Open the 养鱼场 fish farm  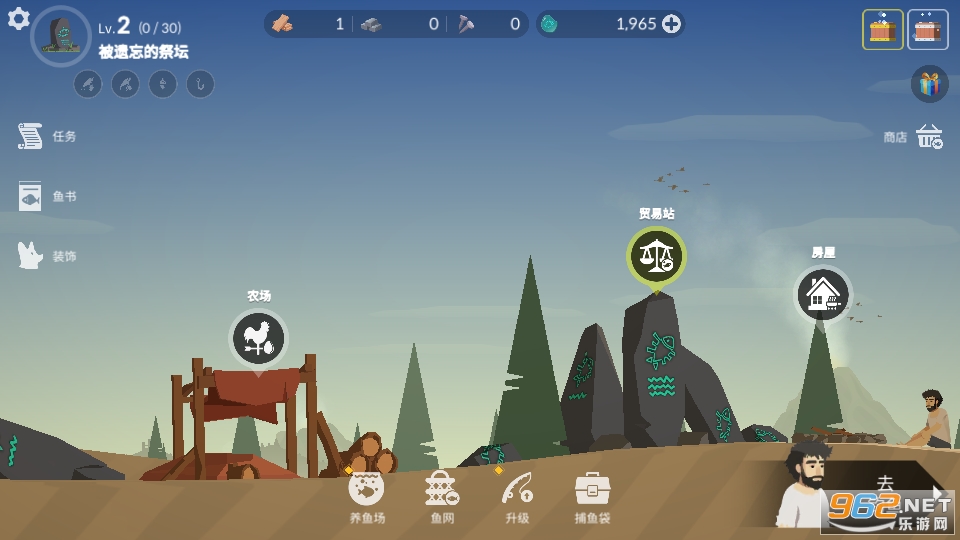click(x=366, y=489)
